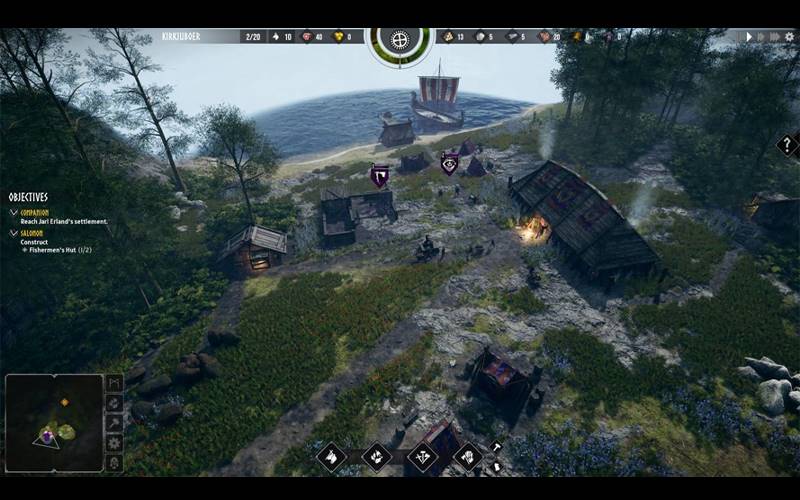Open the help question mark button
Viewport: 800px width, 500px height.
point(787,145)
